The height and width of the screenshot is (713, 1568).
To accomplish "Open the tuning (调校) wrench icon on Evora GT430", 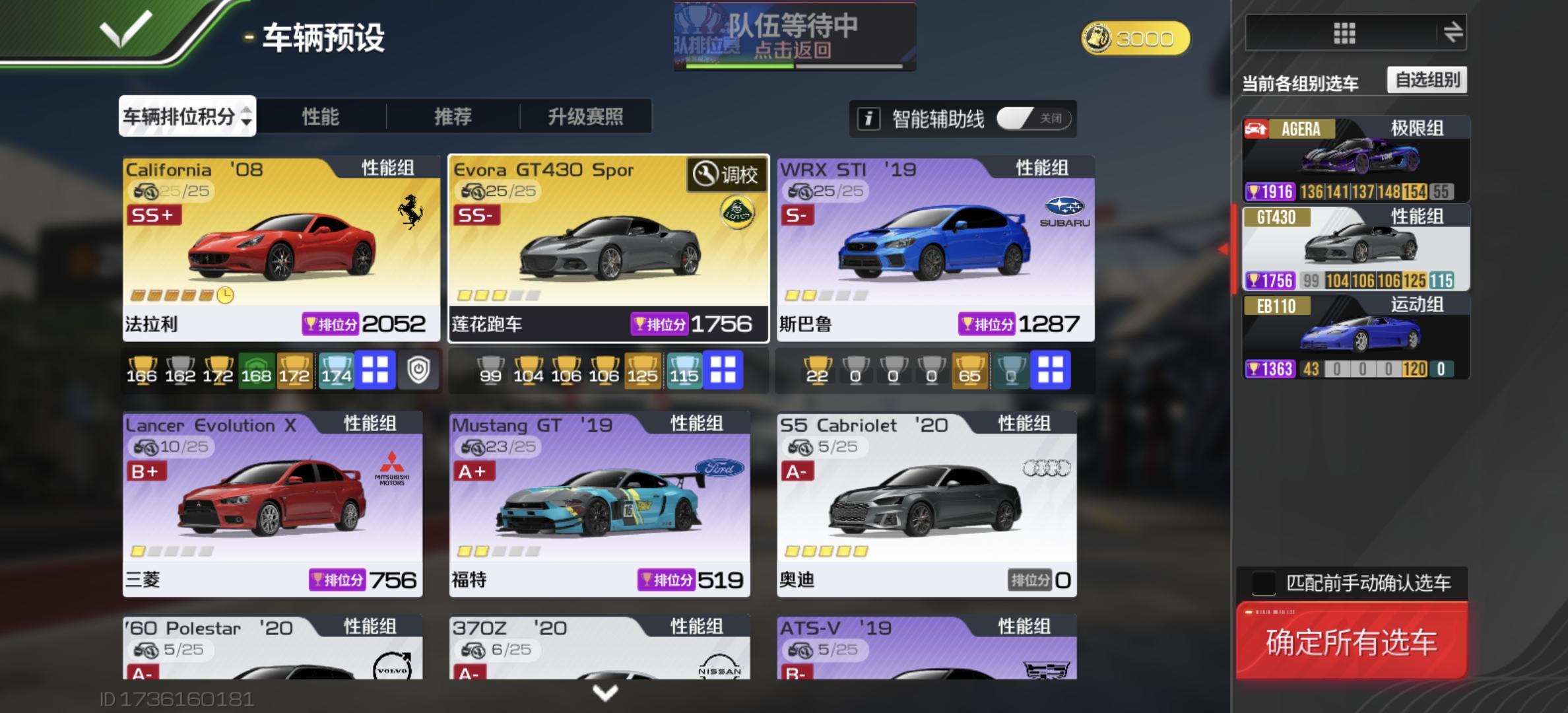I will point(705,176).
